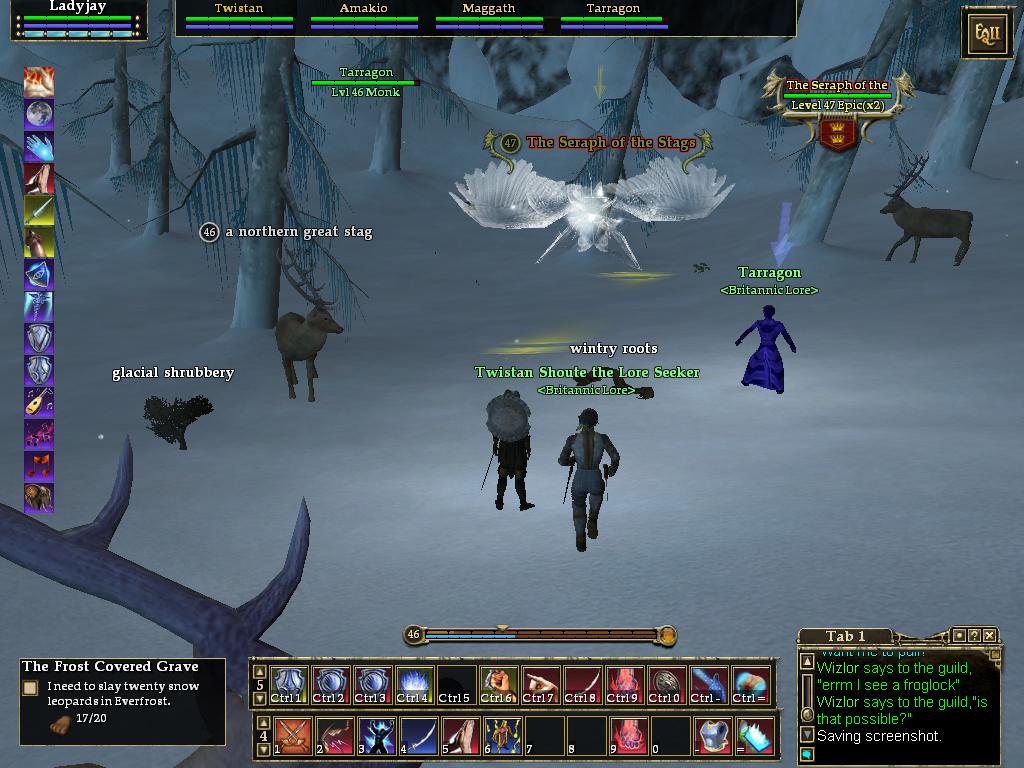Switch to chat Tab 1
The image size is (1024, 768).
pos(845,636)
